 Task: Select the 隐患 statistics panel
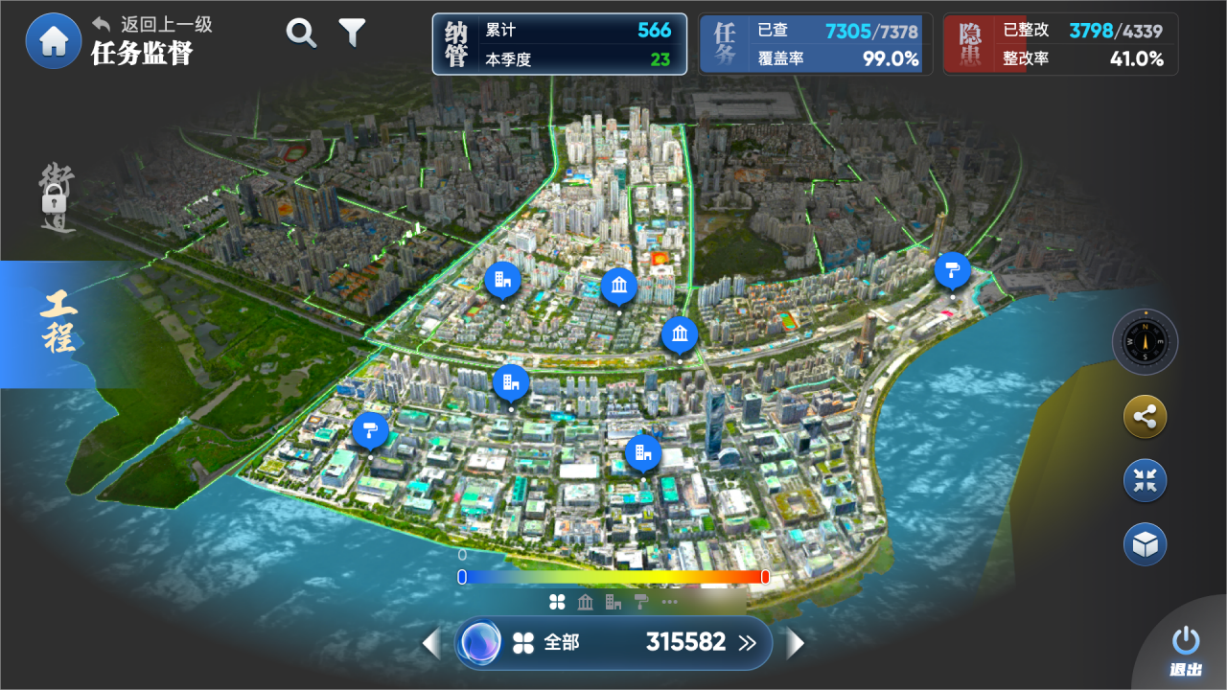(1060, 44)
